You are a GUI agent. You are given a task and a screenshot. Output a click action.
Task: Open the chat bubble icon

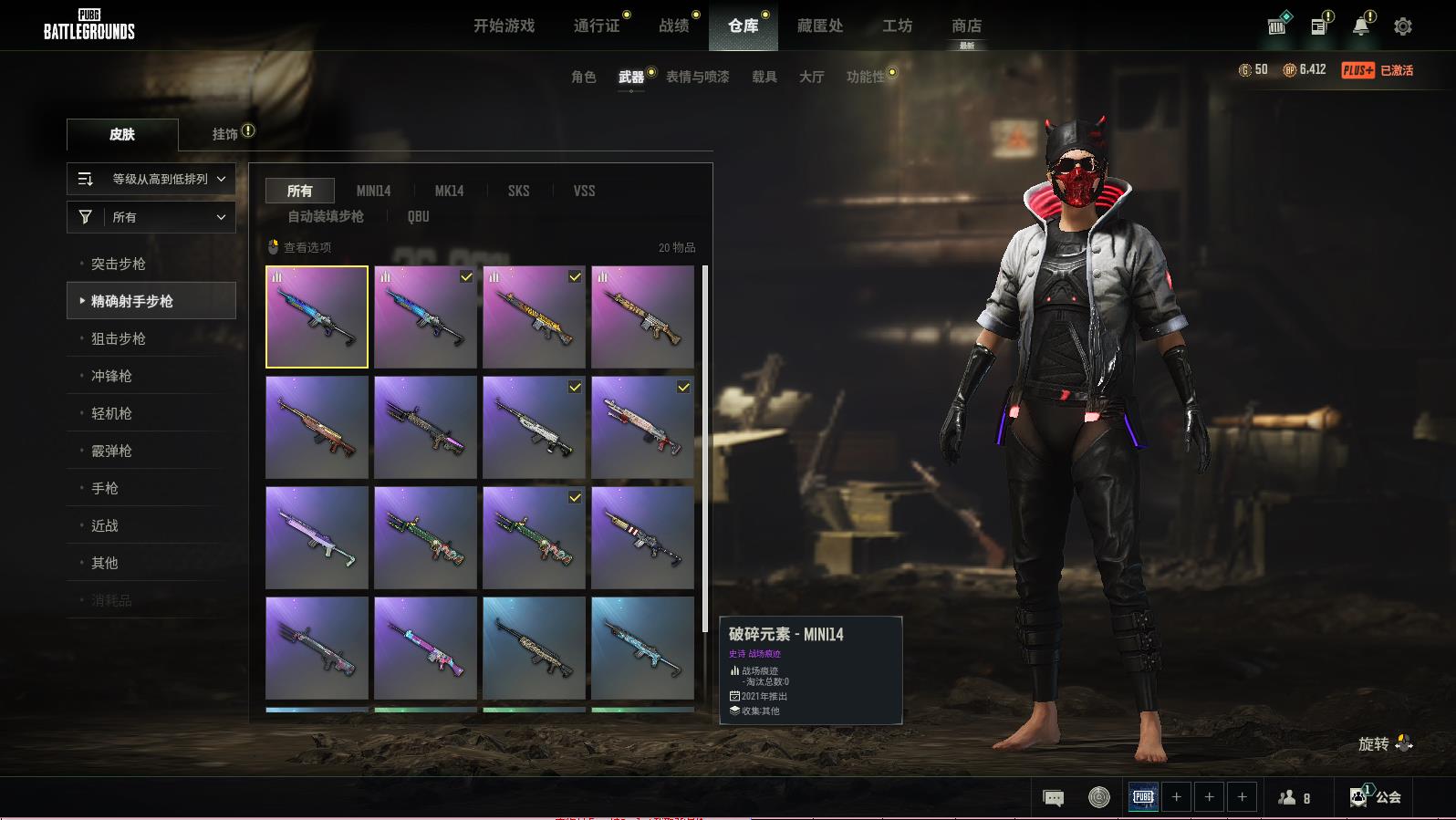pyautogui.click(x=1053, y=798)
